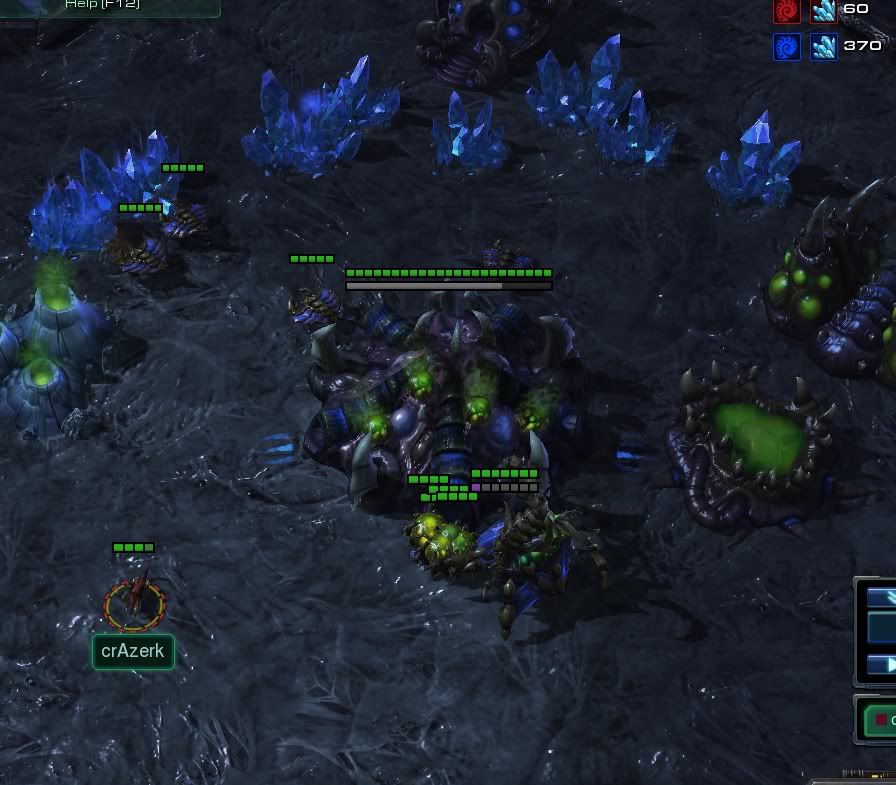The width and height of the screenshot is (896, 785).
Task: Select the red Zerg player icon
Action: 786,11
